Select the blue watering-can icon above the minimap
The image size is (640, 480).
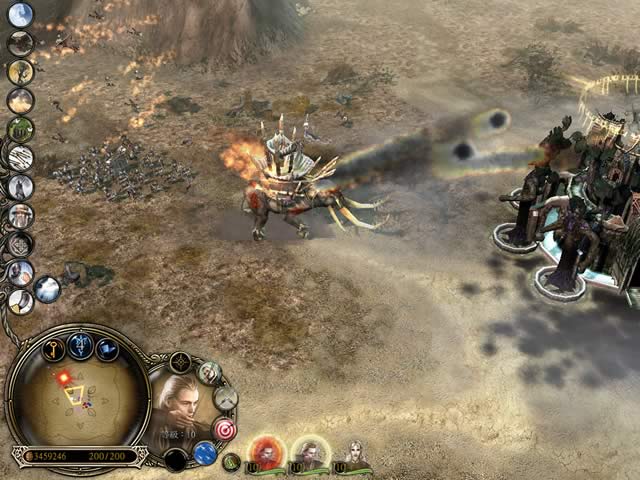(107, 350)
